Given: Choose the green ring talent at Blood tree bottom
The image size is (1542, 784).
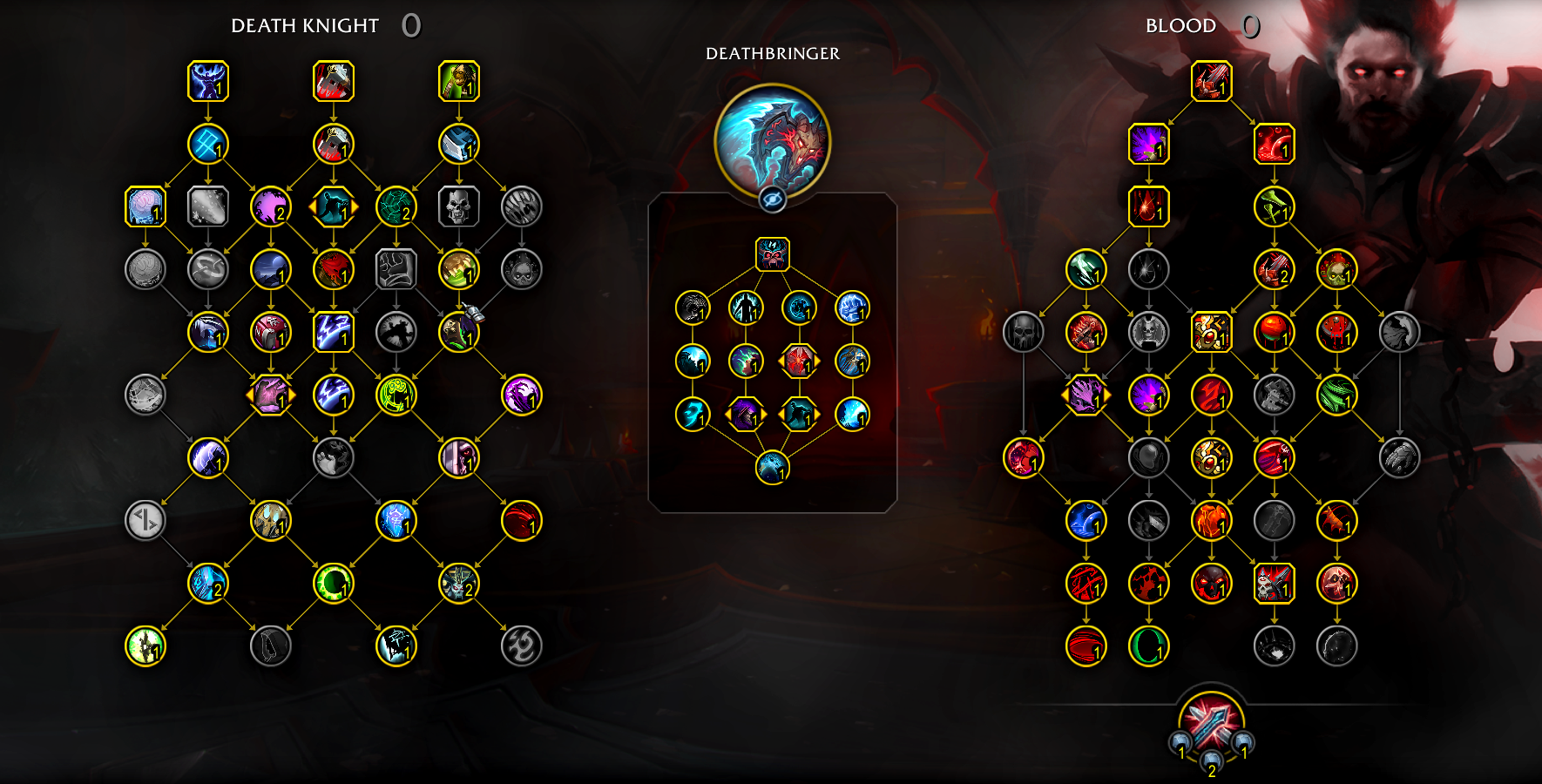Looking at the screenshot, I should point(1148,646).
